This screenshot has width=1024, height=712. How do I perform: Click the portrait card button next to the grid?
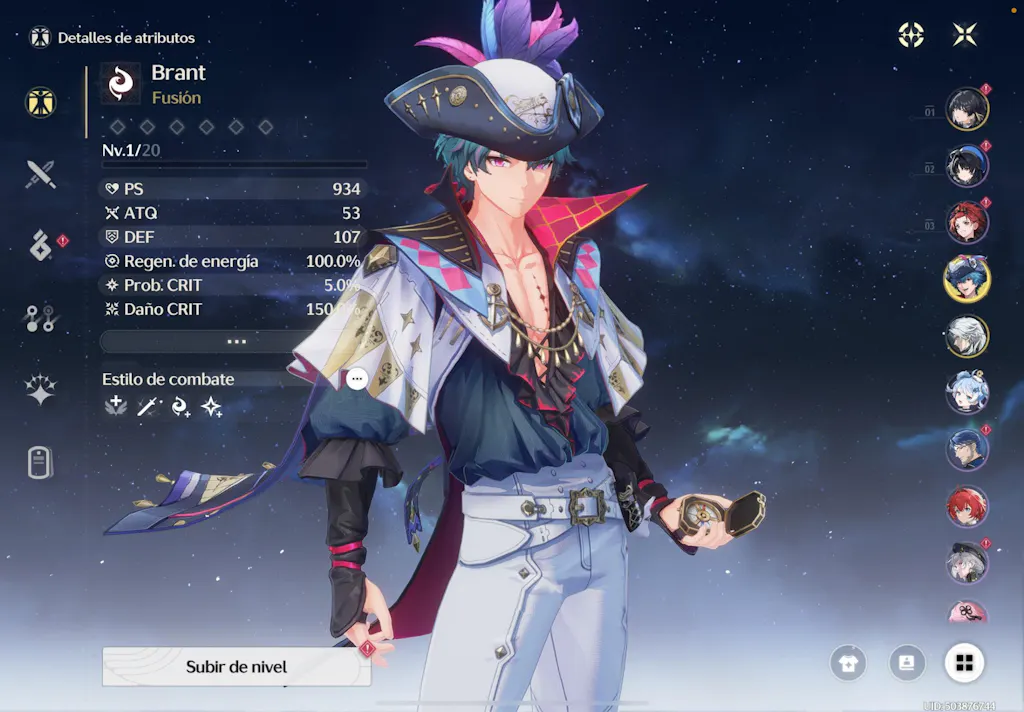[907, 663]
